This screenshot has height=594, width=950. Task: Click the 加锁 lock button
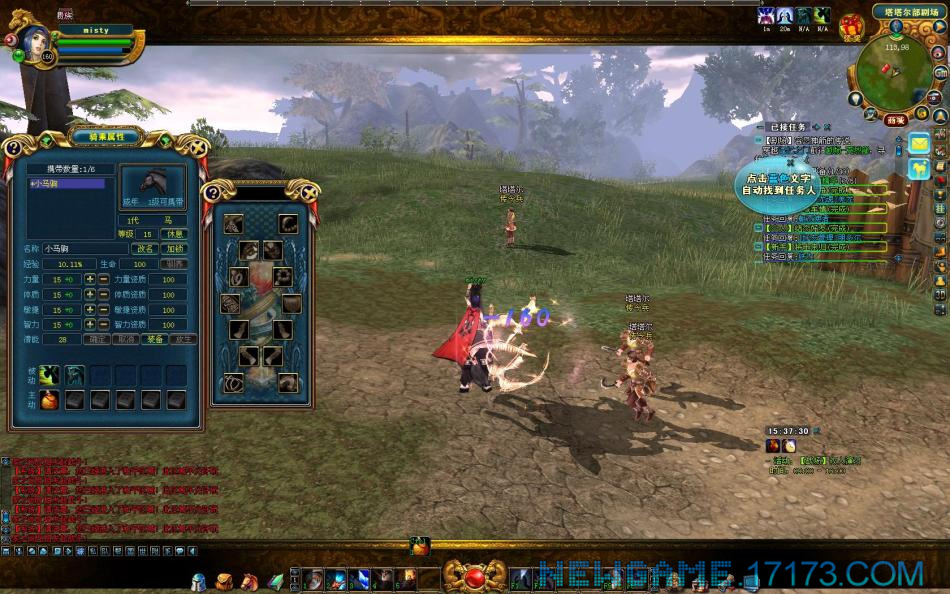pyautogui.click(x=175, y=248)
